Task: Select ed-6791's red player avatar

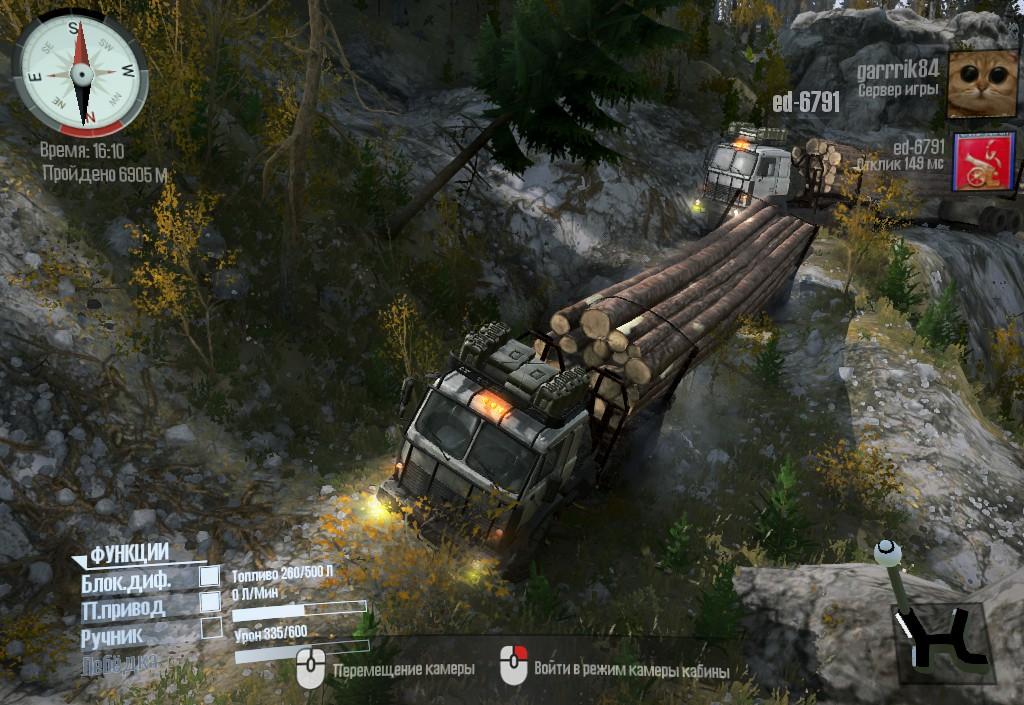Action: (x=983, y=161)
